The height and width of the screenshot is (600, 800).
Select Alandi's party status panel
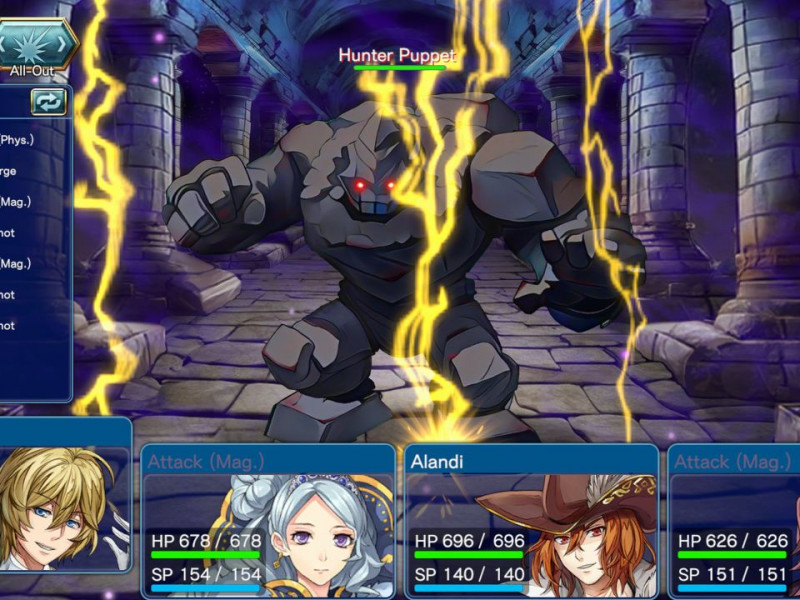[x=531, y=520]
